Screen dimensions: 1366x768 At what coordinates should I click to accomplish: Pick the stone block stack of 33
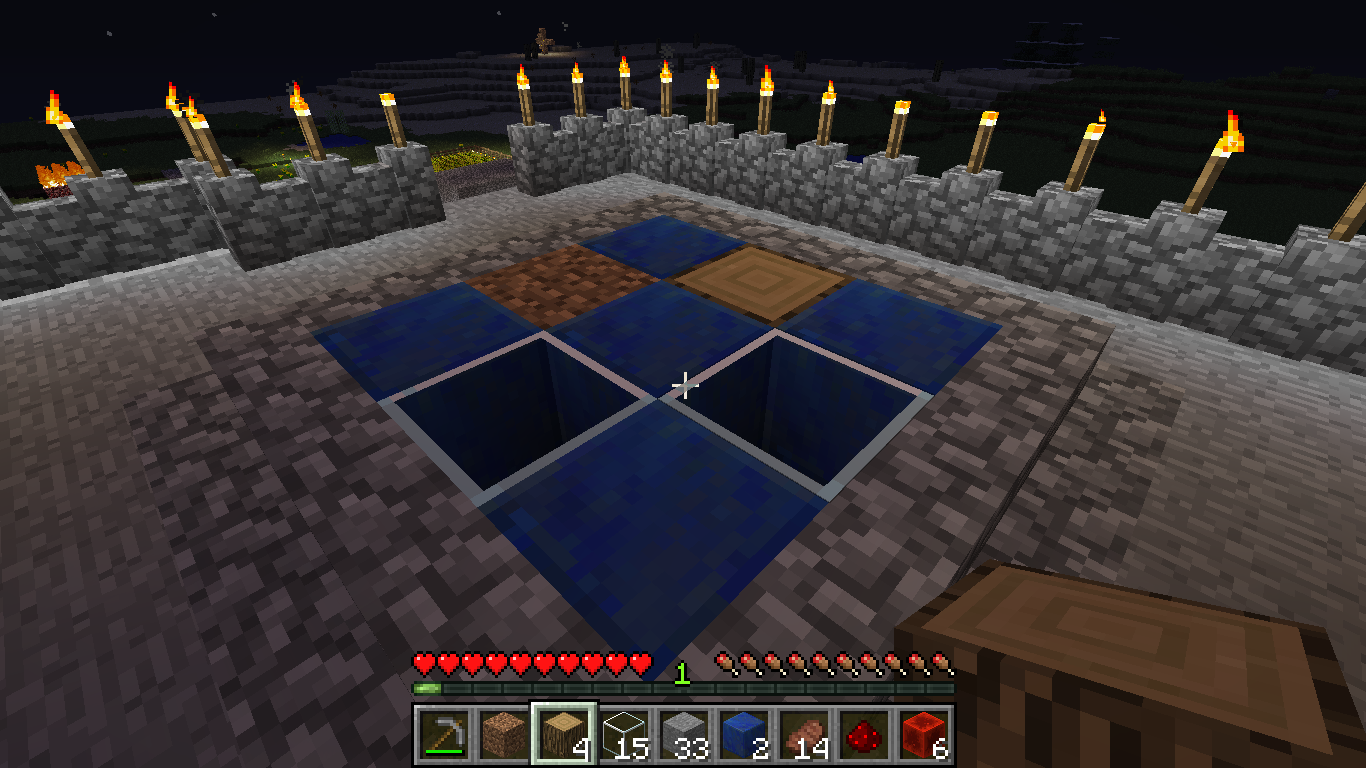684,734
